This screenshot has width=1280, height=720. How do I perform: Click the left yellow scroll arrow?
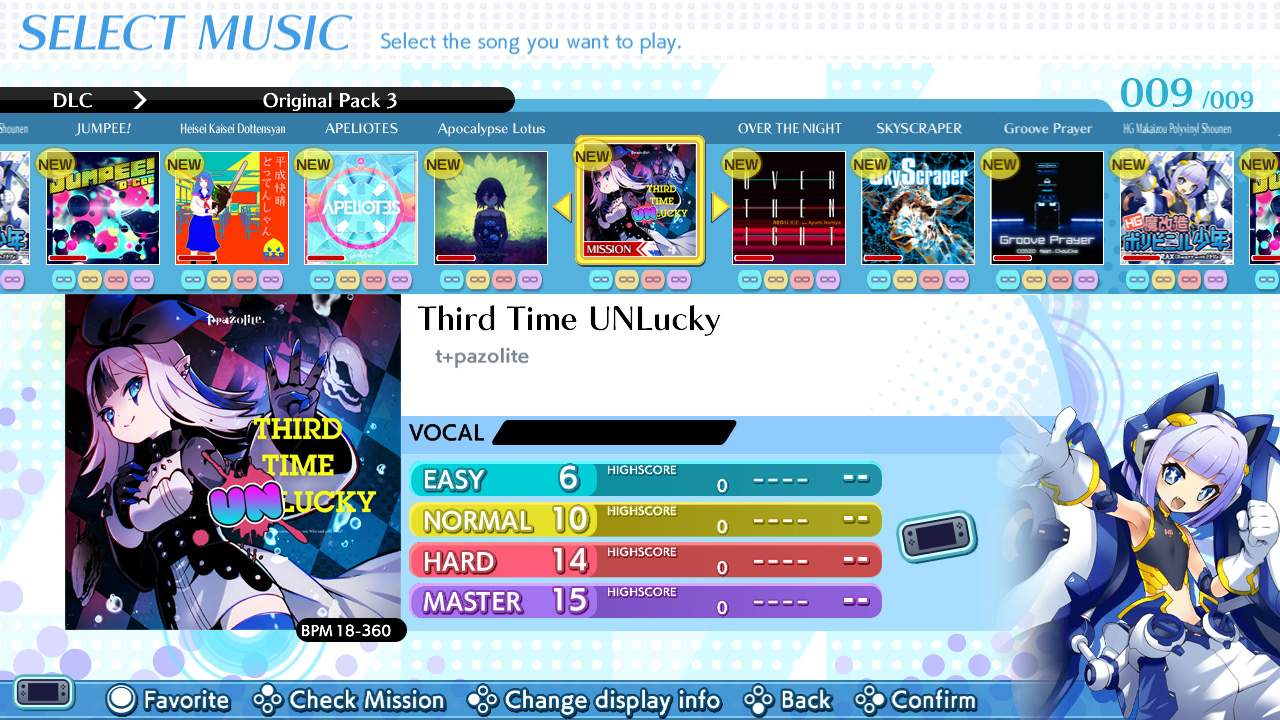(x=562, y=206)
